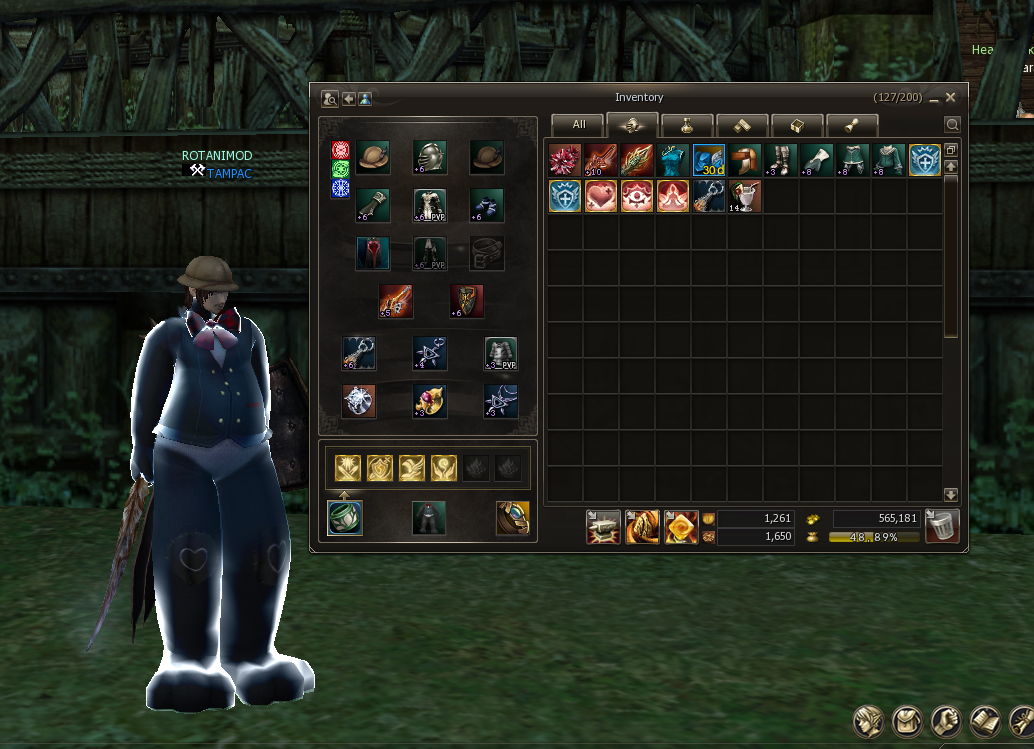The height and width of the screenshot is (749, 1034).
Task: Switch to the All inventory tab
Action: coord(579,125)
